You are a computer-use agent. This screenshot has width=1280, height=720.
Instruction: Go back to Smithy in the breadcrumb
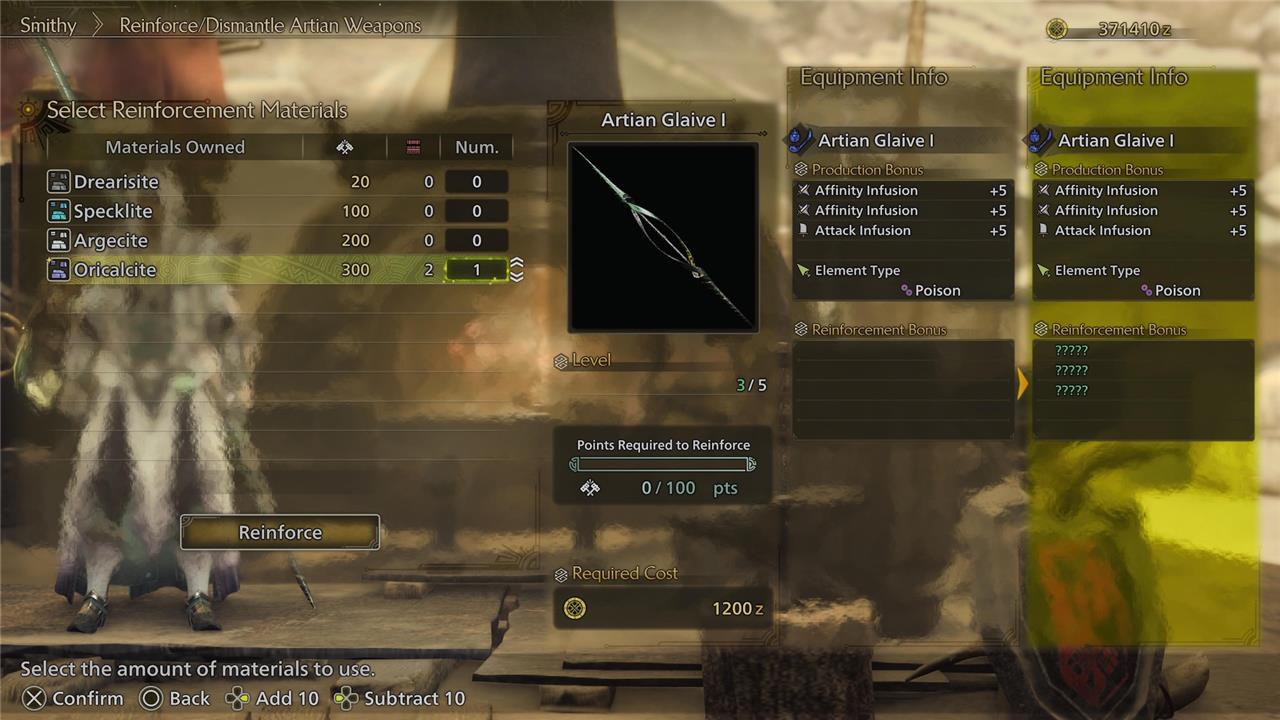pyautogui.click(x=48, y=26)
